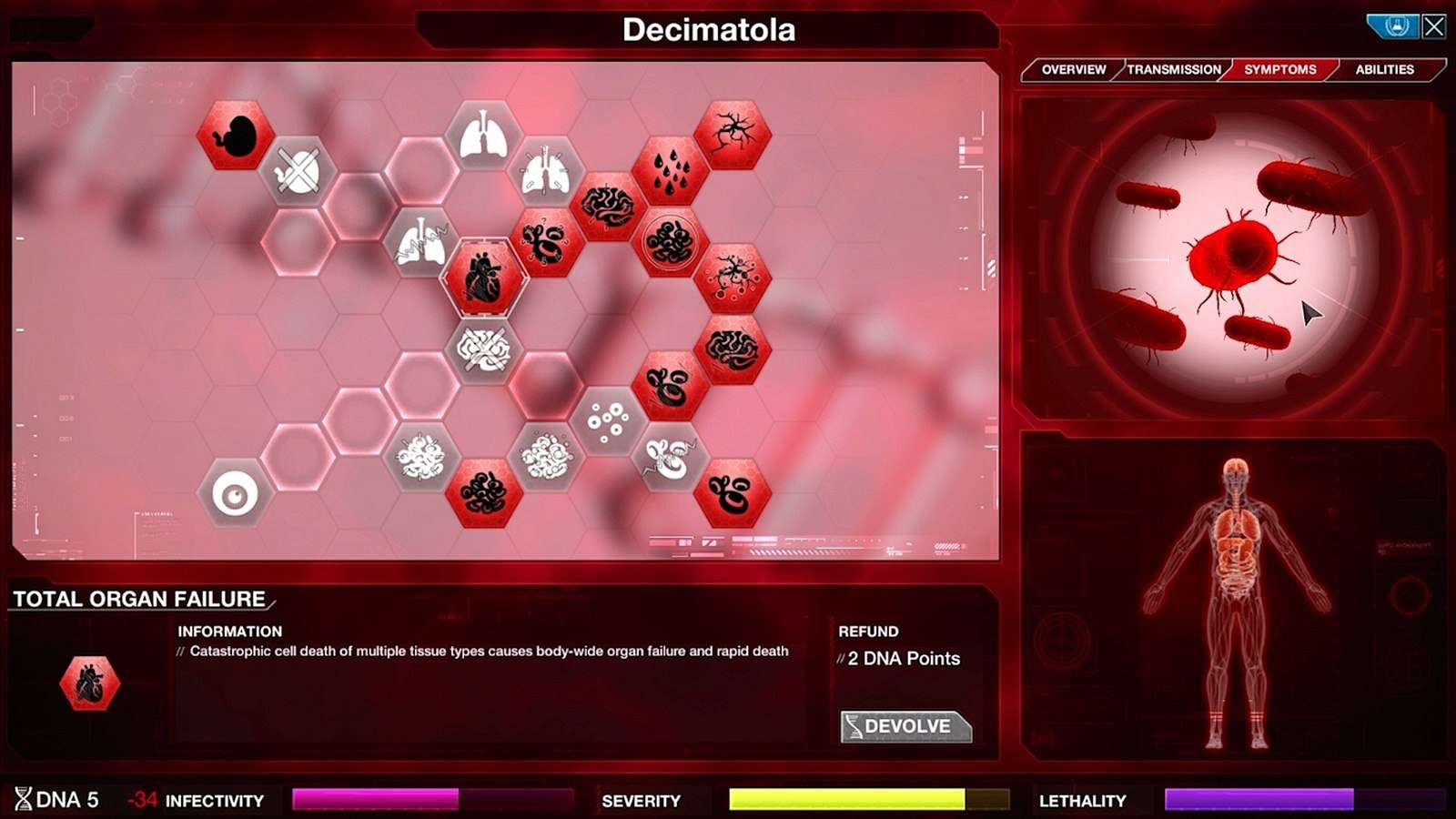
Task: Select the white lungs with crosshair symptom
Action: 546,172
